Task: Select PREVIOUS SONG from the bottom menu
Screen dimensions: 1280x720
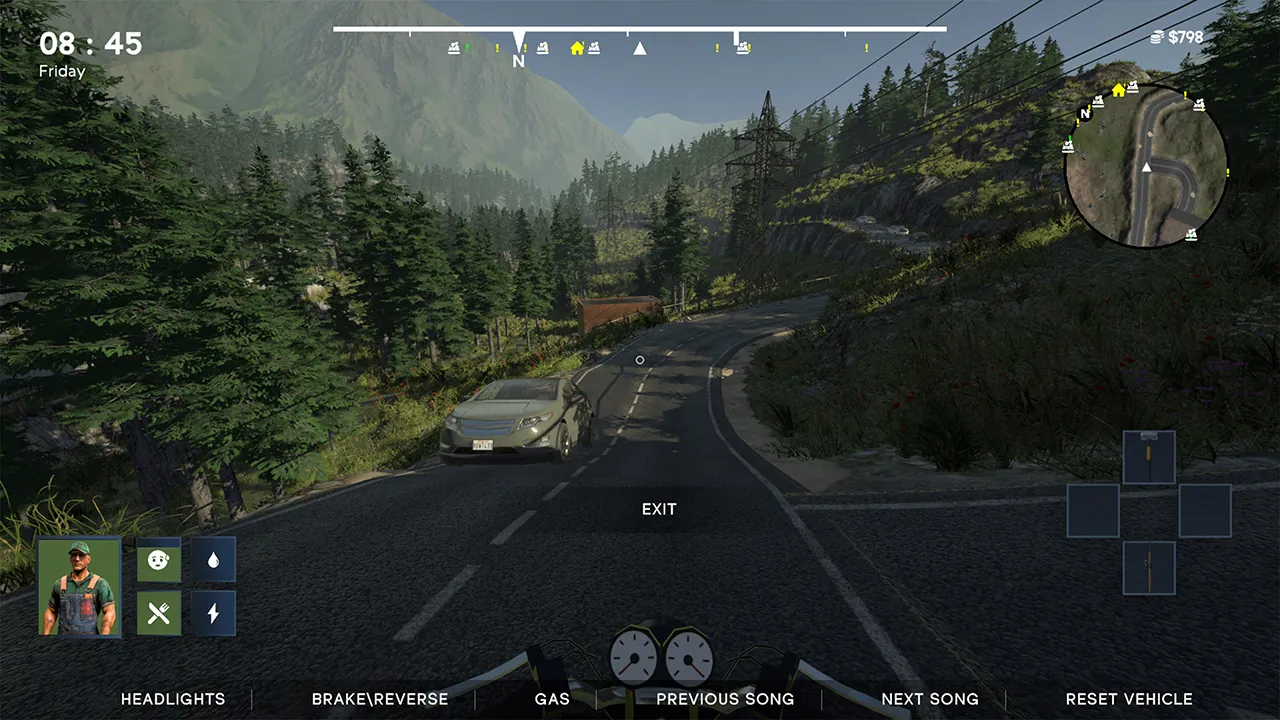Action: point(725,699)
